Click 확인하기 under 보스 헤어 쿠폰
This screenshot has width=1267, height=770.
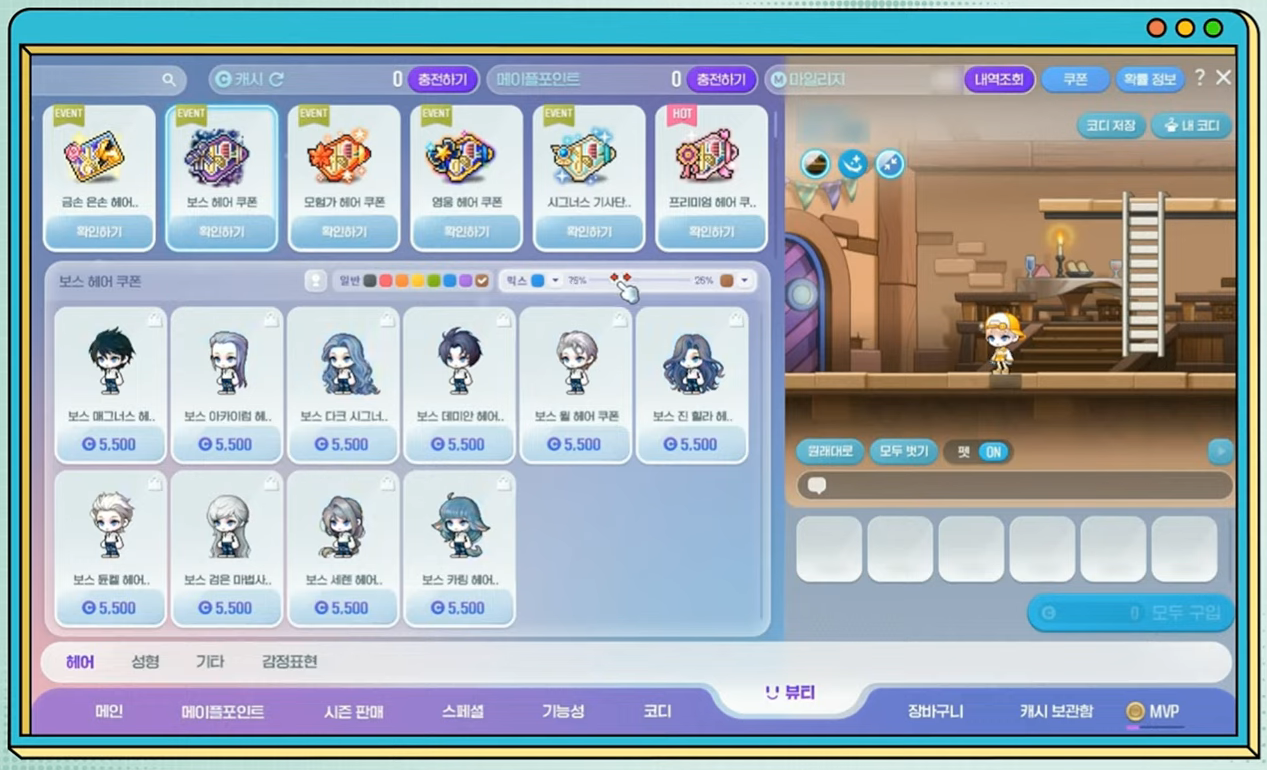[221, 232]
